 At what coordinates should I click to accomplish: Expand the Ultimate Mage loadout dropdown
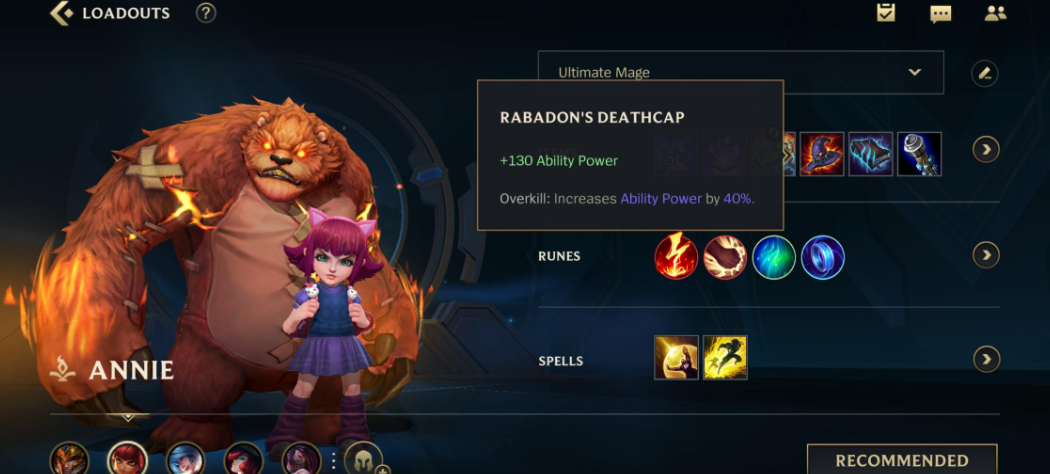pos(913,72)
